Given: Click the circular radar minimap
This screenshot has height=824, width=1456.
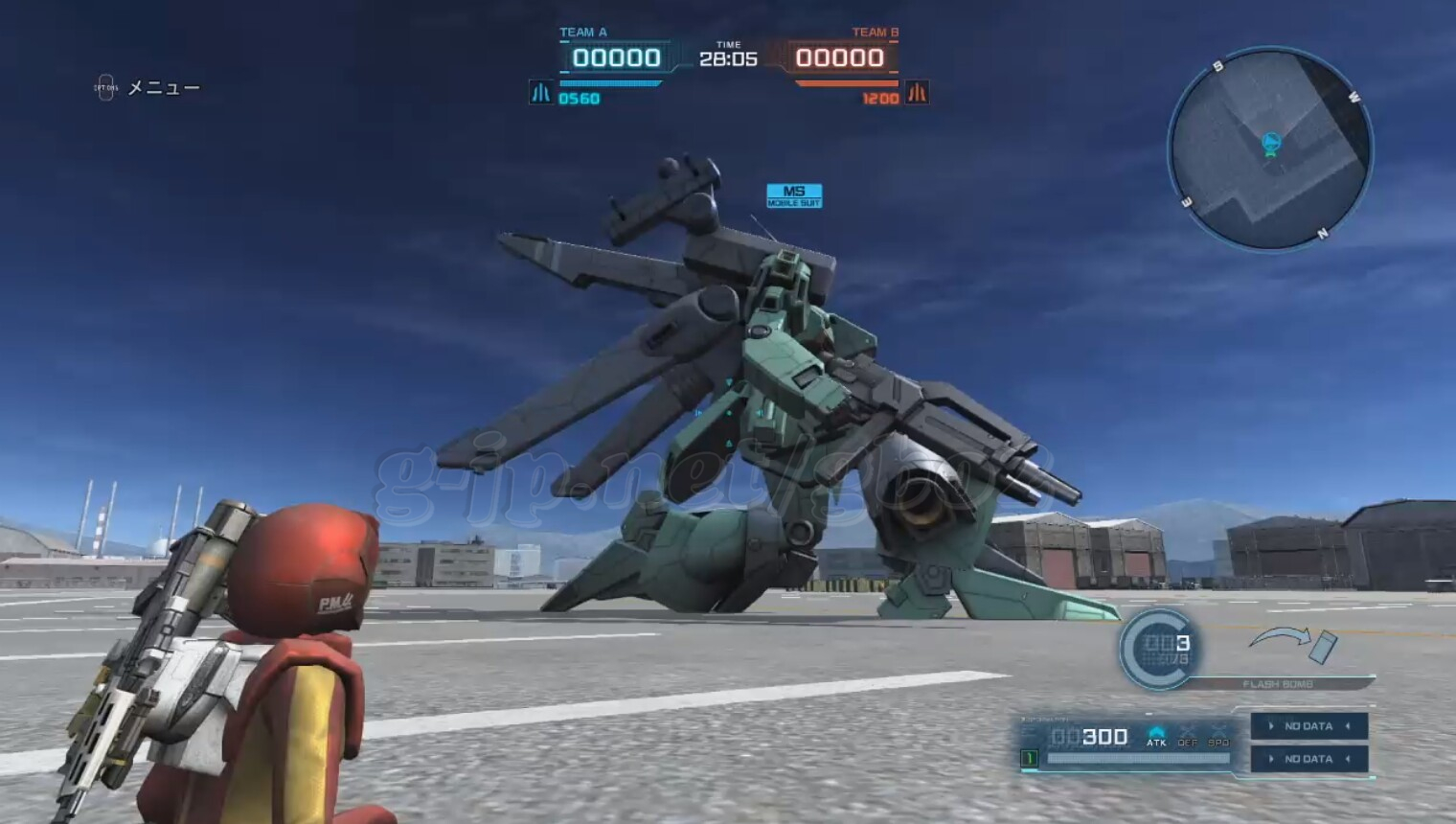Looking at the screenshot, I should 1270,149.
